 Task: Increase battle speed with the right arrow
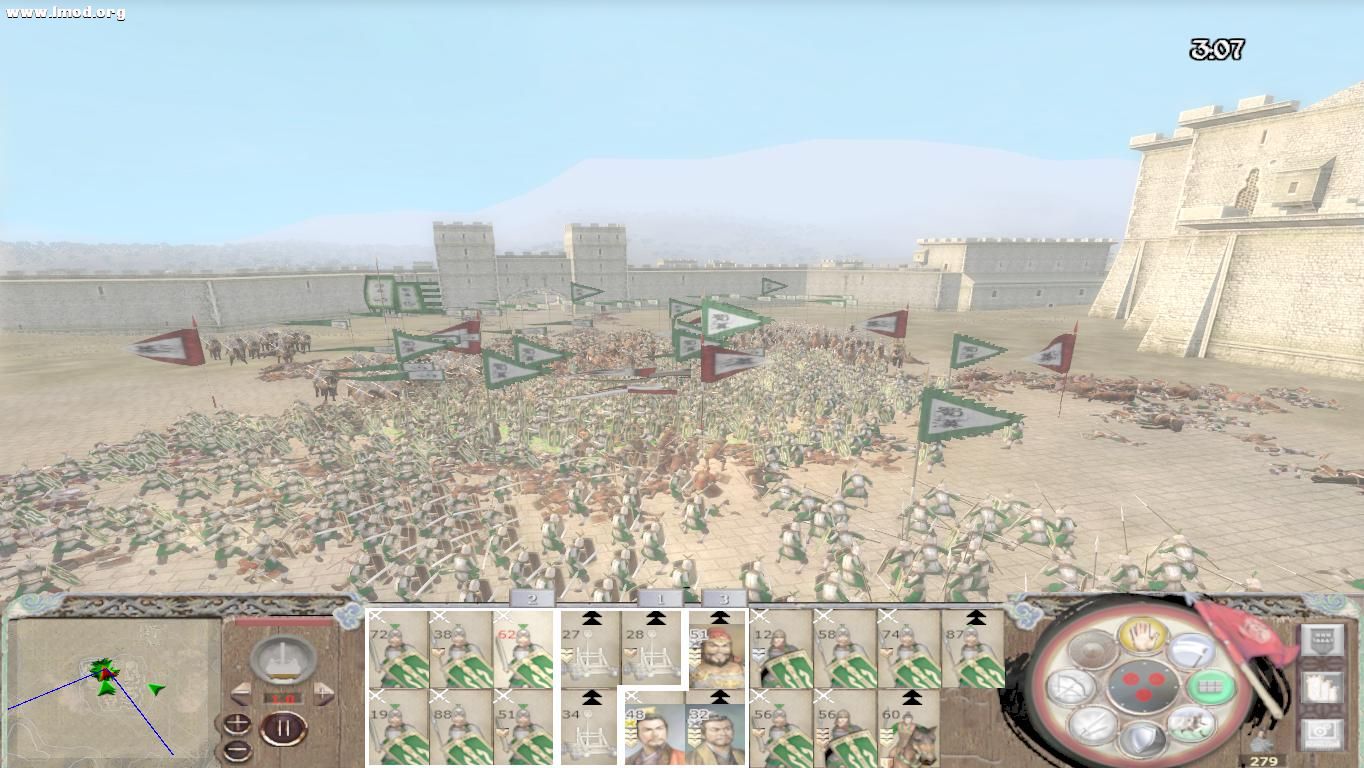[324, 692]
